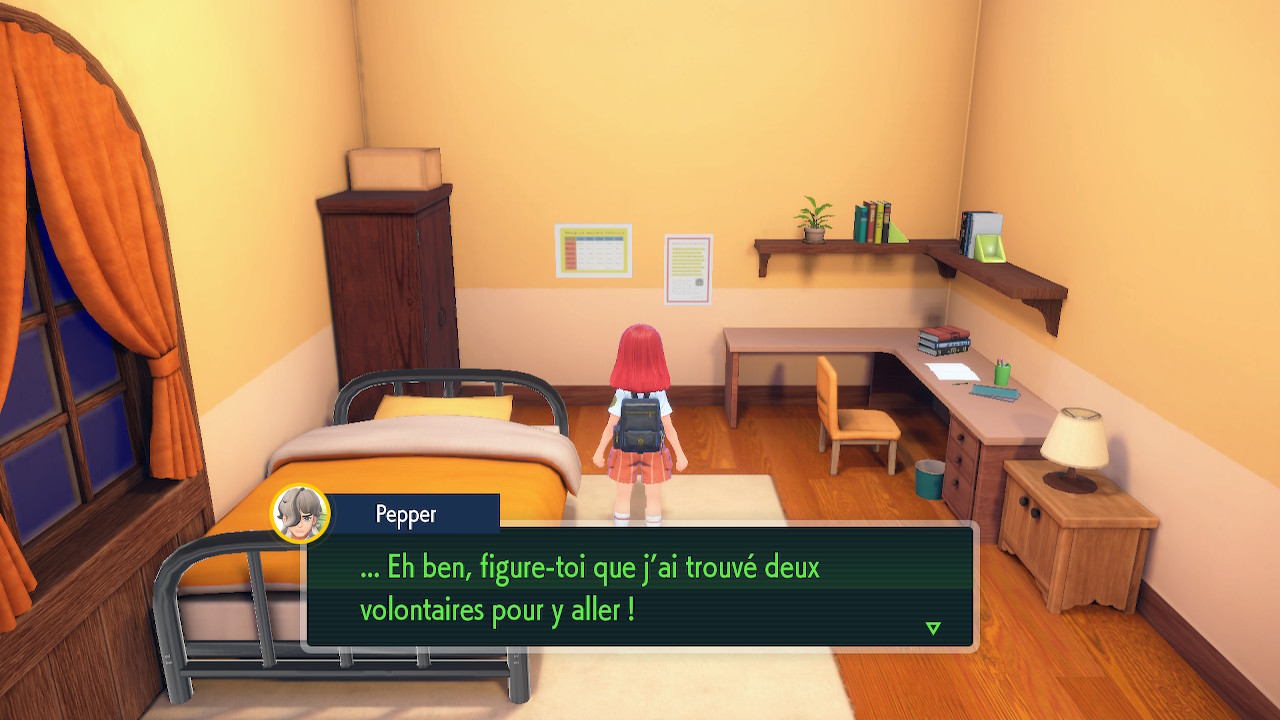Click Pepper's speaker portrait icon
The image size is (1280, 720).
(300, 514)
